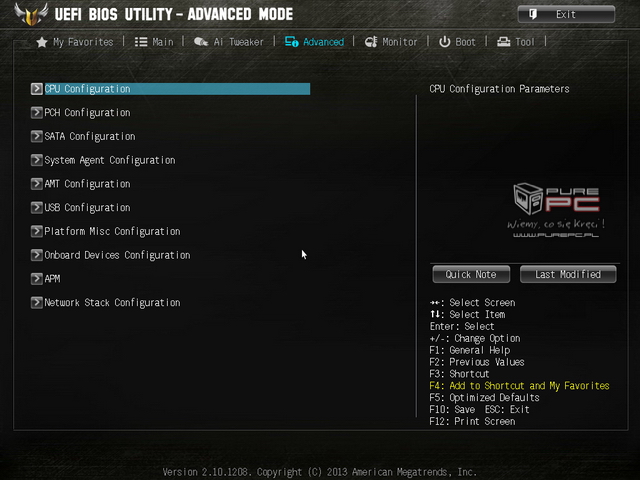This screenshot has width=640, height=480.
Task: Show the Last Modified settings
Action: pos(567,274)
